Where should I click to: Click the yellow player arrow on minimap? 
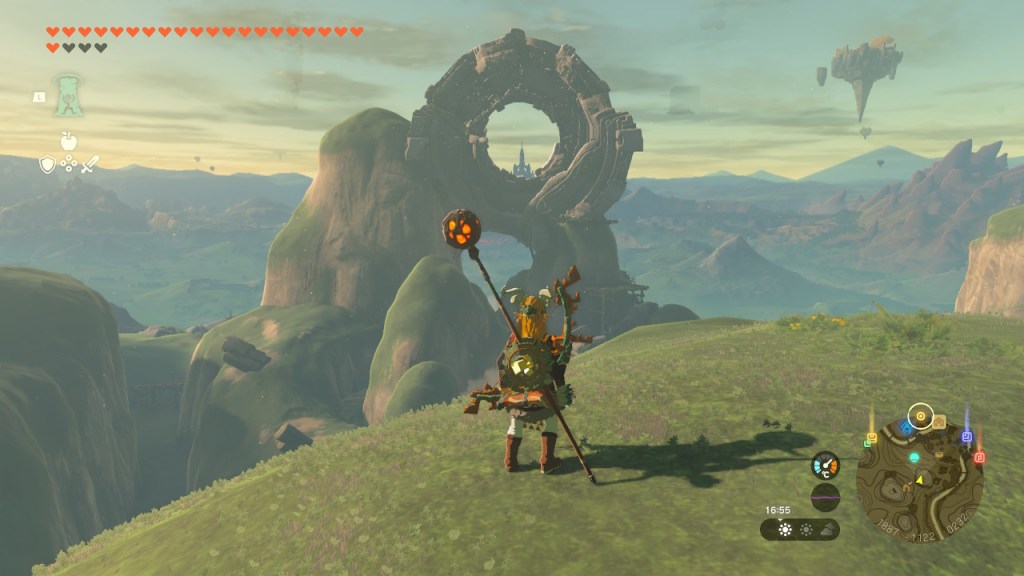coord(920,480)
